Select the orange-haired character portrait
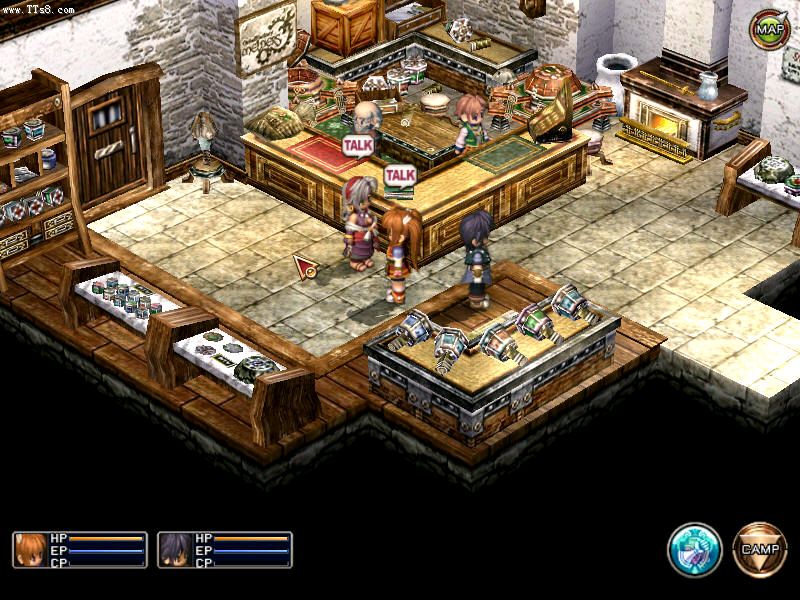Screen dimensions: 800x600 pos(30,550)
